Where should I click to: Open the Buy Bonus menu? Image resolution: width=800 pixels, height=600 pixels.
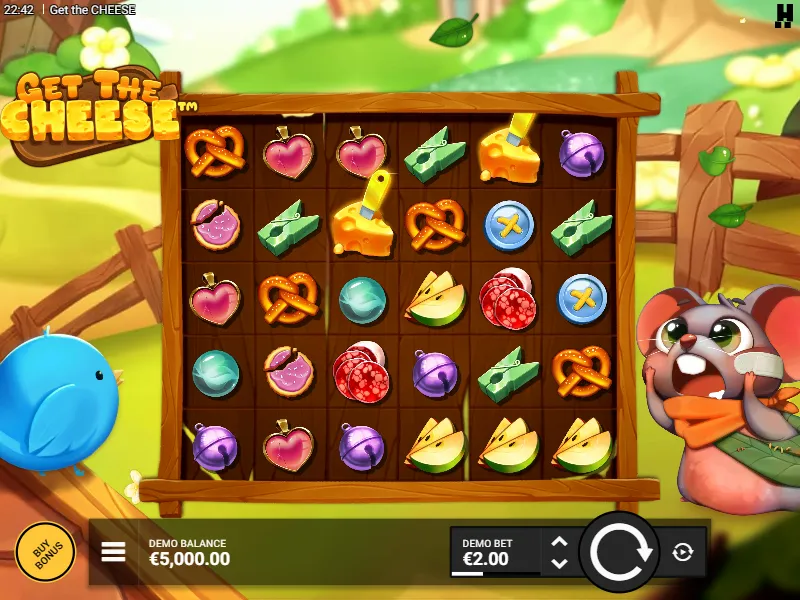tap(45, 552)
